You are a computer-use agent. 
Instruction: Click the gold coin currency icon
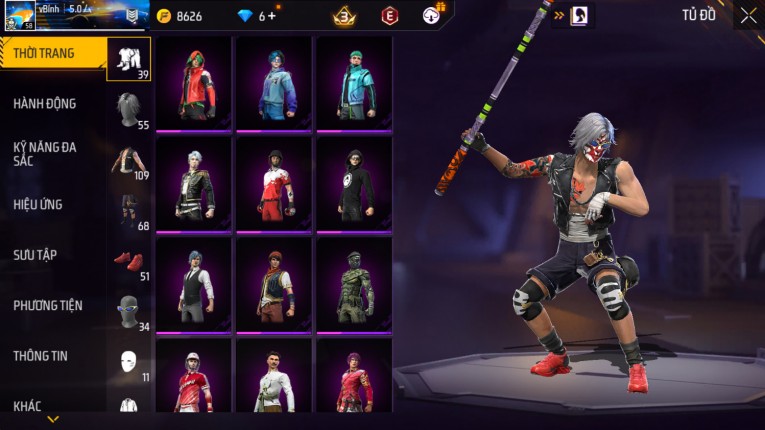click(164, 16)
